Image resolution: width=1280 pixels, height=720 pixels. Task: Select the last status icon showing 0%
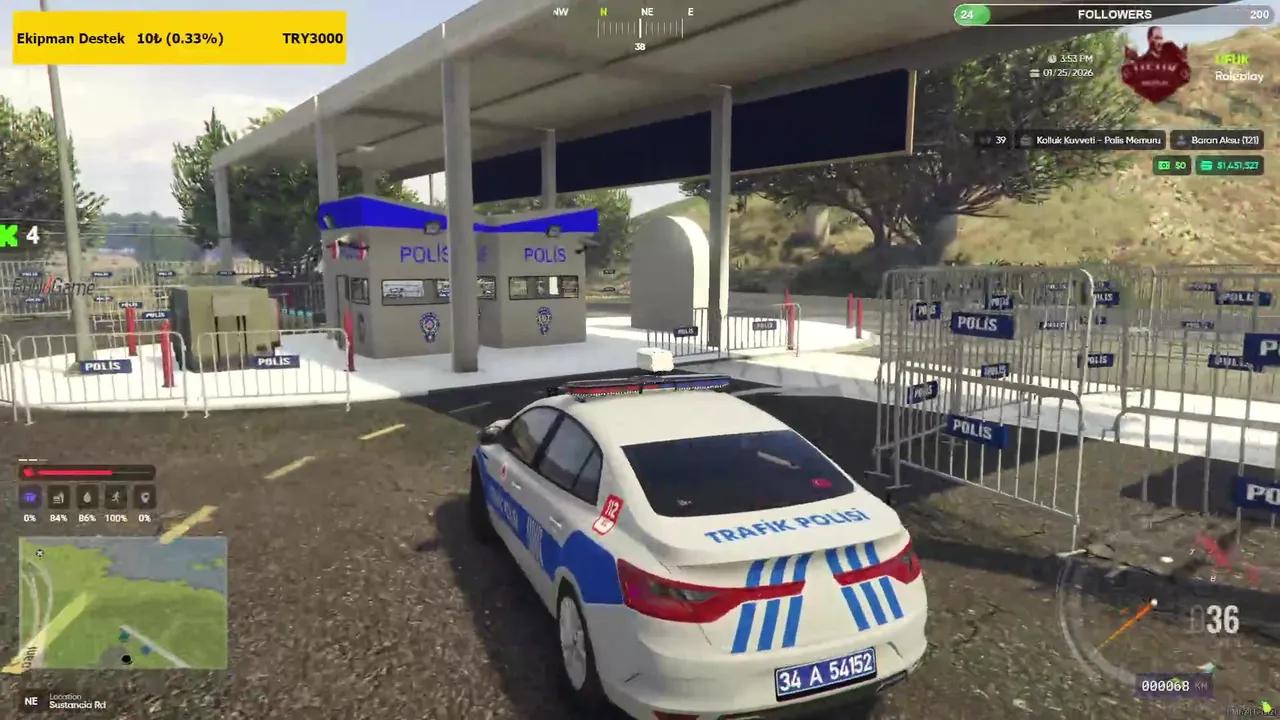tap(145, 497)
